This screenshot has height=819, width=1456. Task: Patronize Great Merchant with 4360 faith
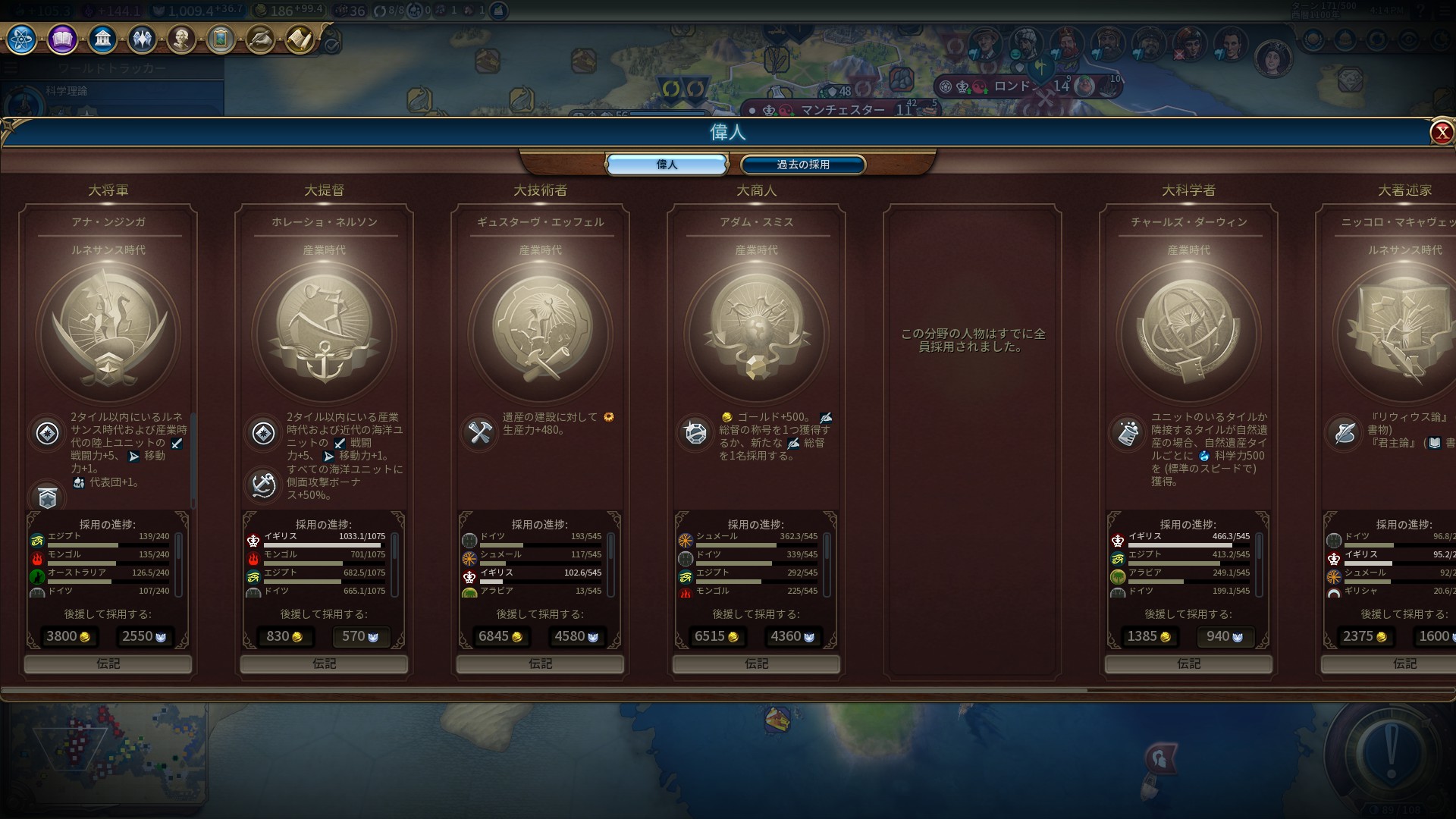(x=792, y=637)
